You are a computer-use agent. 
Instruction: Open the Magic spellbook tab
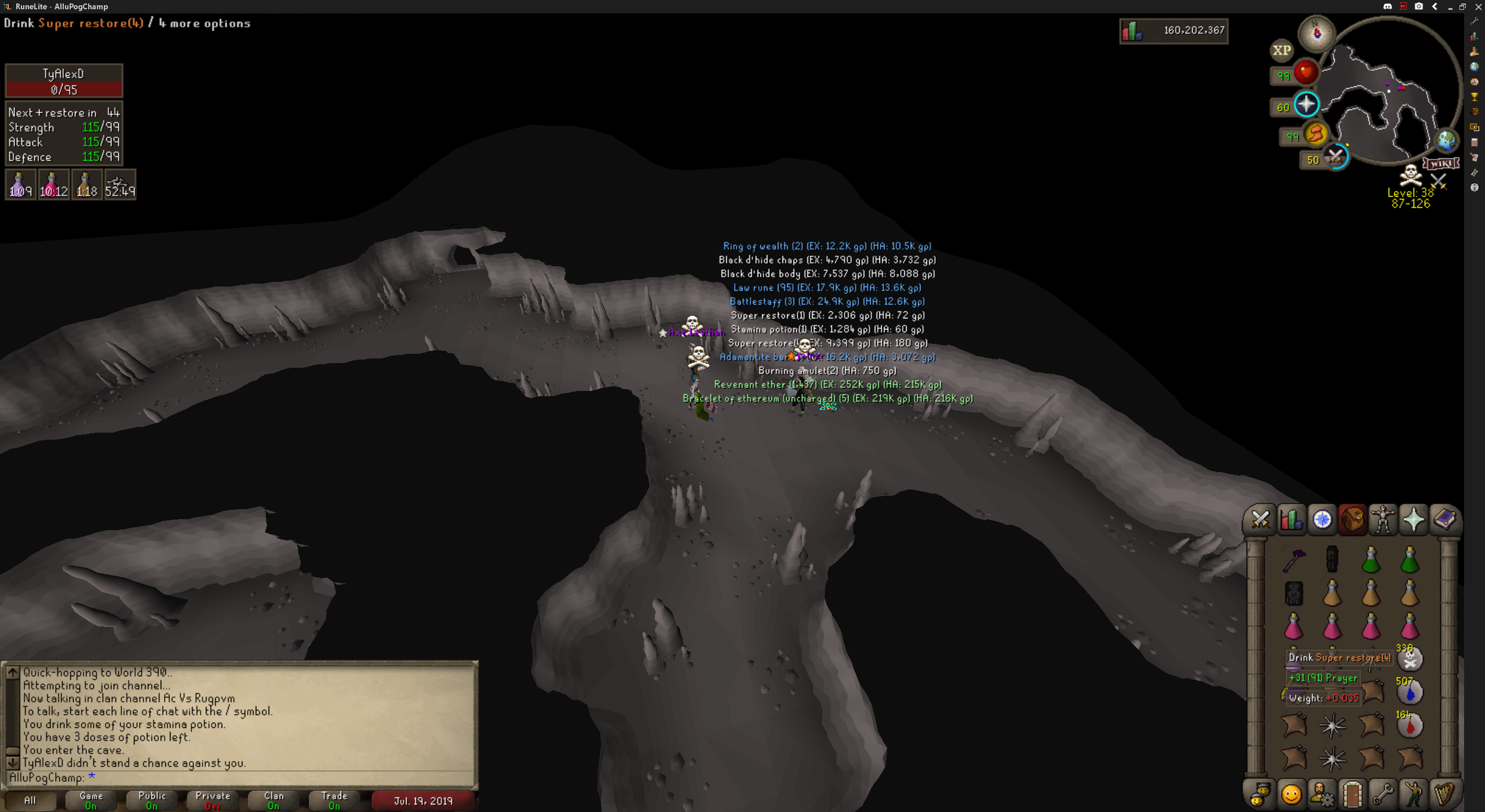1444,519
